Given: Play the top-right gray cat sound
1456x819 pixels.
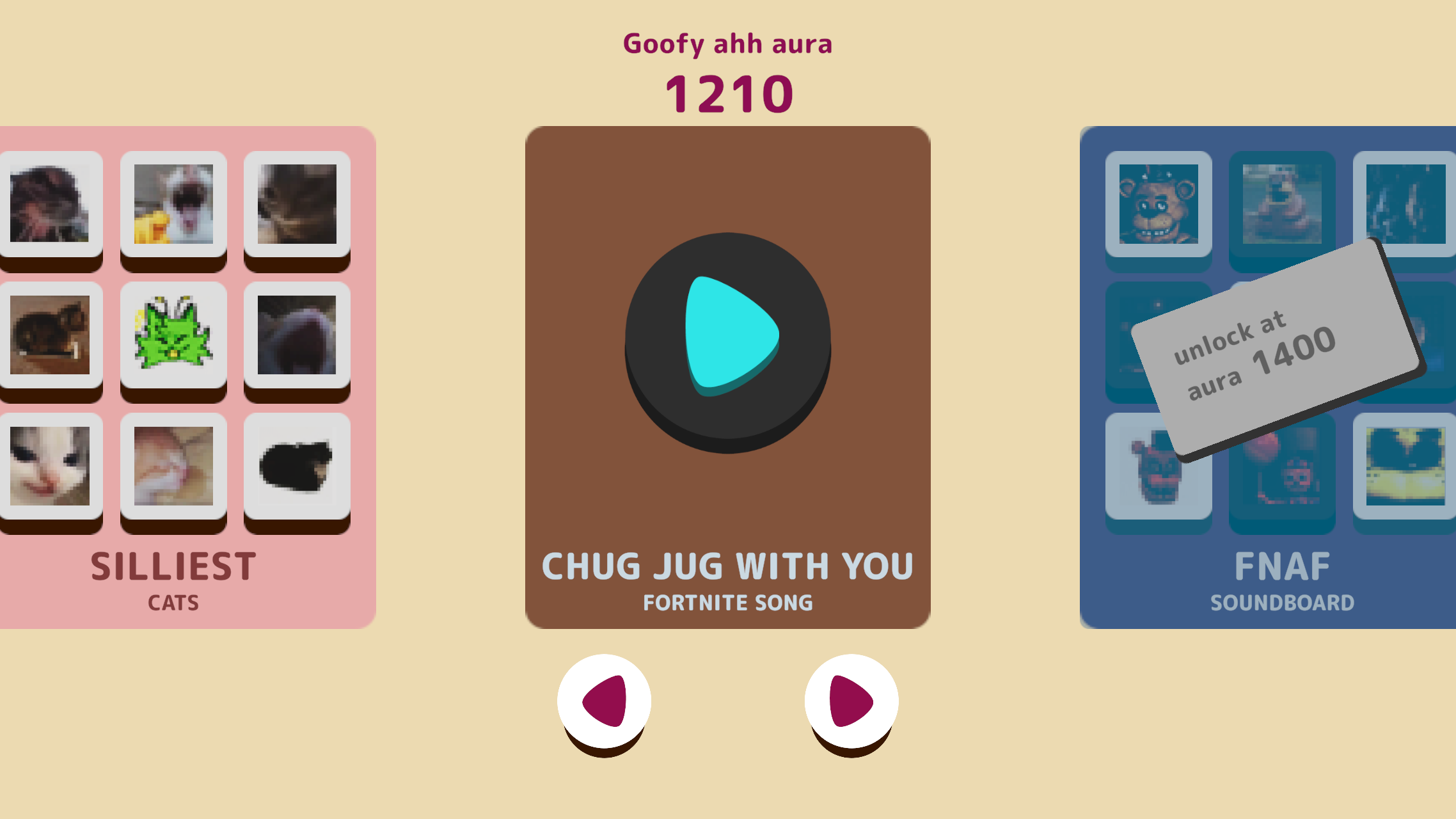Looking at the screenshot, I should 297,205.
